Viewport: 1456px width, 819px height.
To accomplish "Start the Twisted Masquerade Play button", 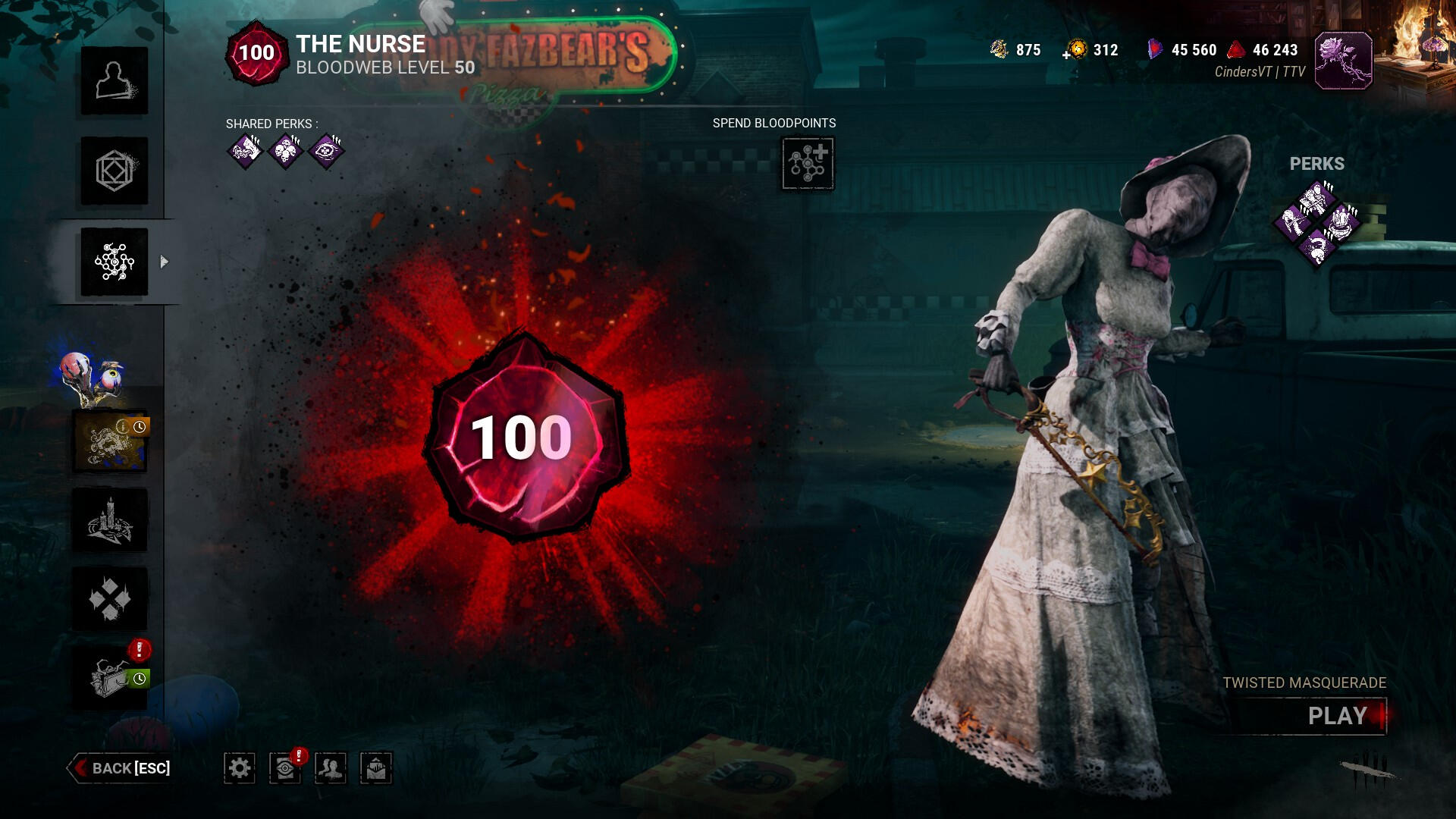I will click(x=1337, y=716).
